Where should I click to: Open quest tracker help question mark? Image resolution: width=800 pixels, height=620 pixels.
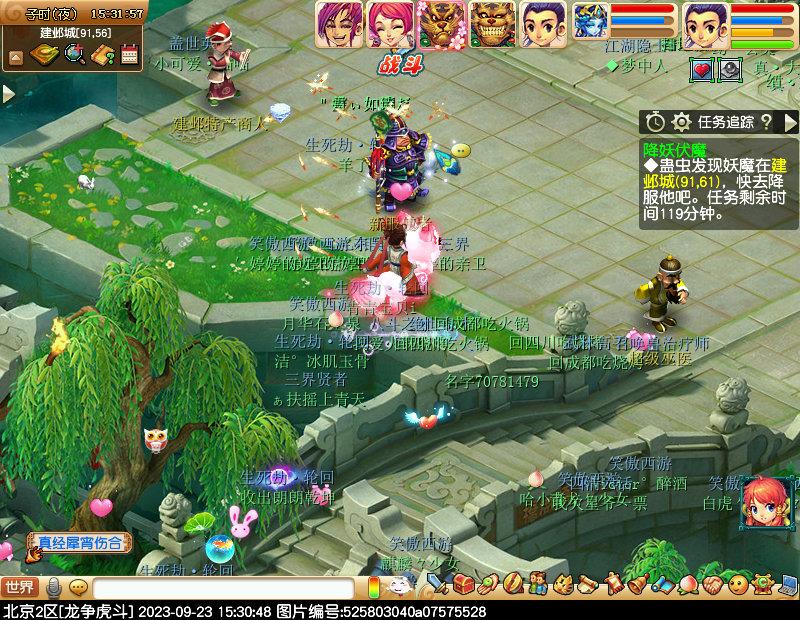click(766, 122)
